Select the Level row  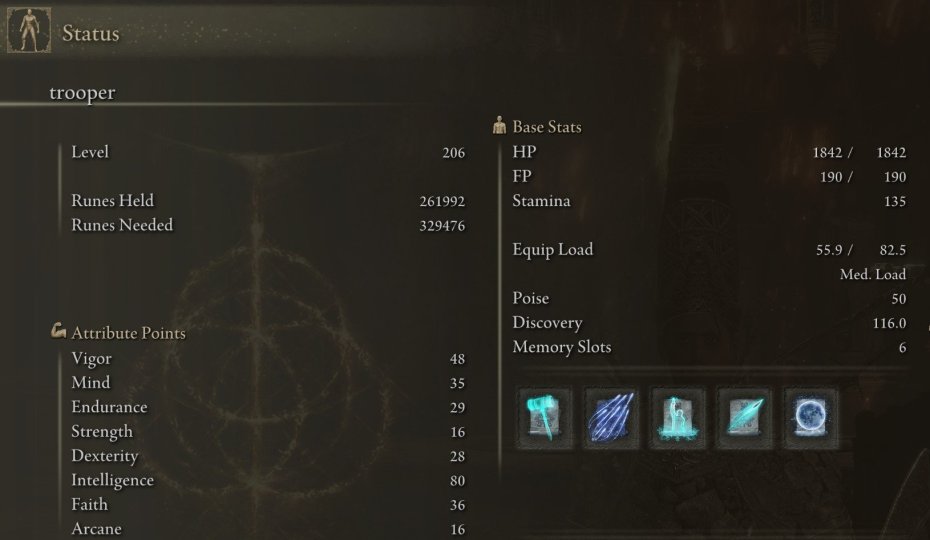click(x=267, y=152)
